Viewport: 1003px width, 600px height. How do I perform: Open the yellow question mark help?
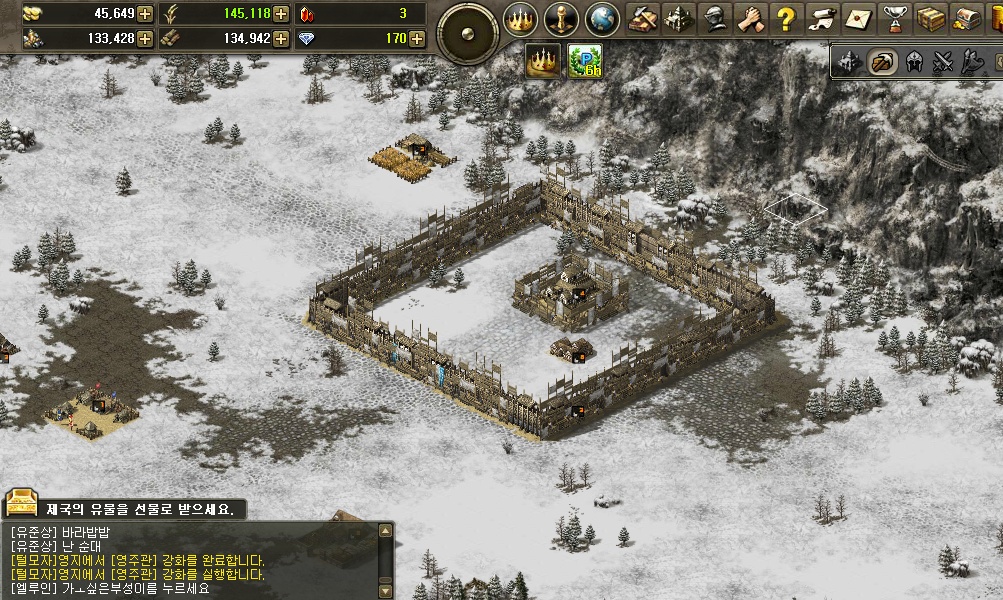coord(786,18)
